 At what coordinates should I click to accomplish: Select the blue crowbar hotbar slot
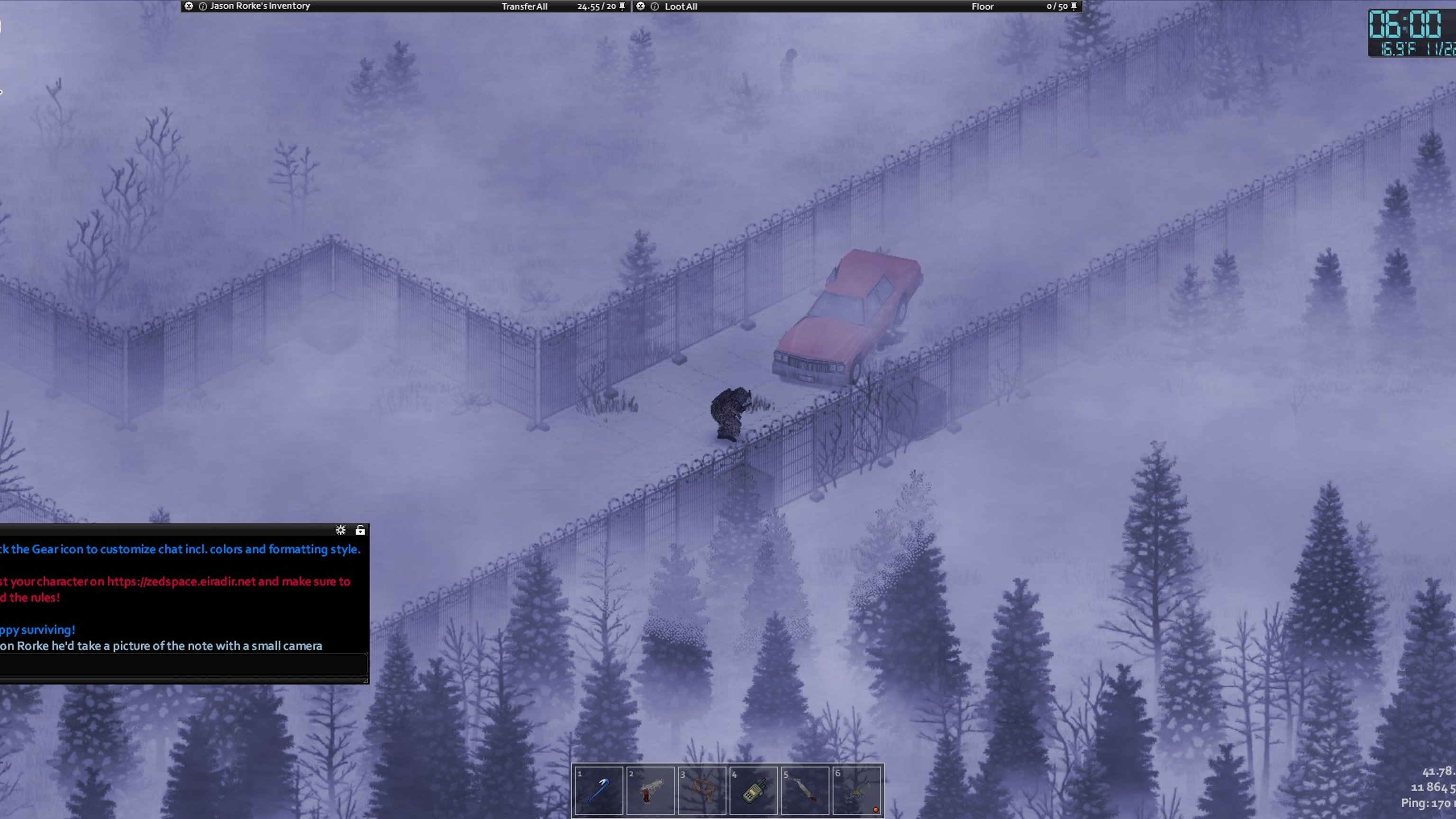tap(599, 790)
